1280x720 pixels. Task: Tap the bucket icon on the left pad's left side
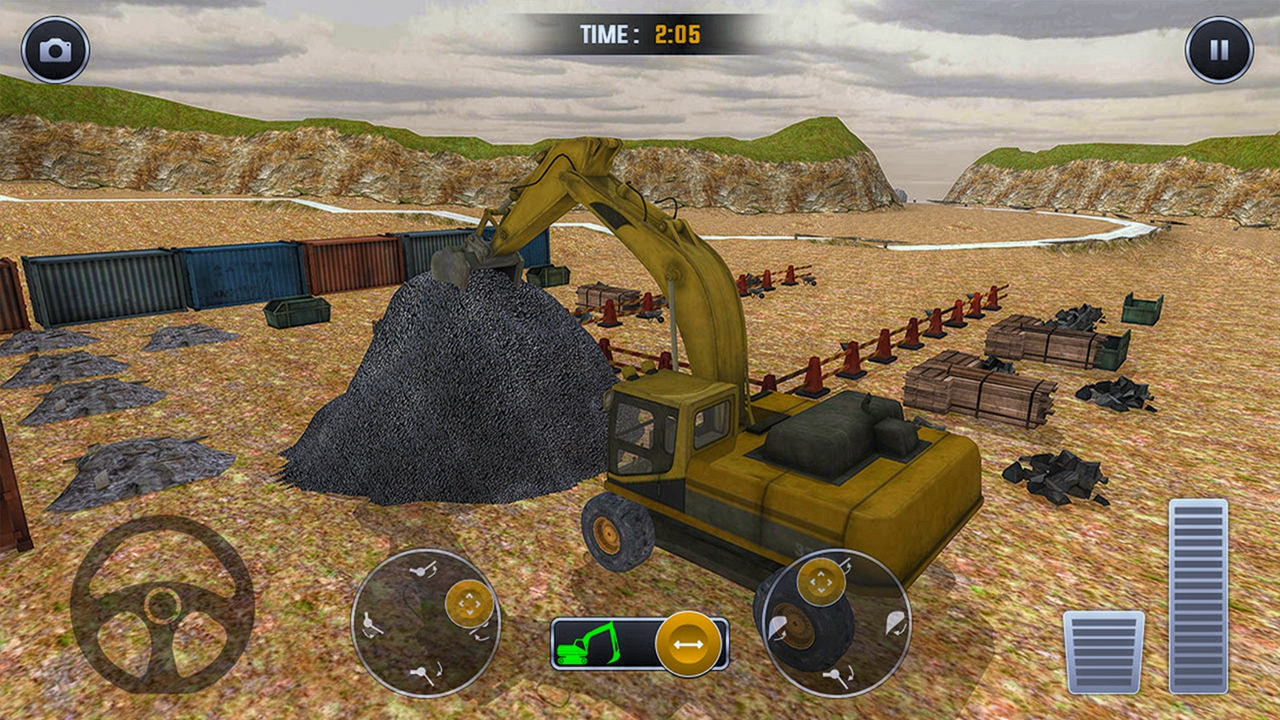point(367,622)
